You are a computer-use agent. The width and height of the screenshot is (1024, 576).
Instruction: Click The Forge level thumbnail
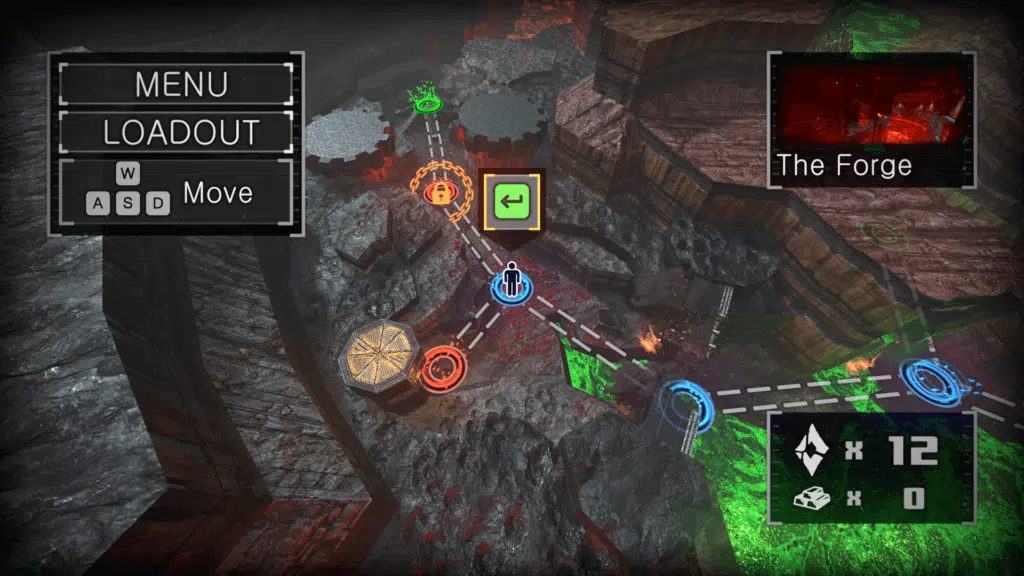[x=871, y=106]
